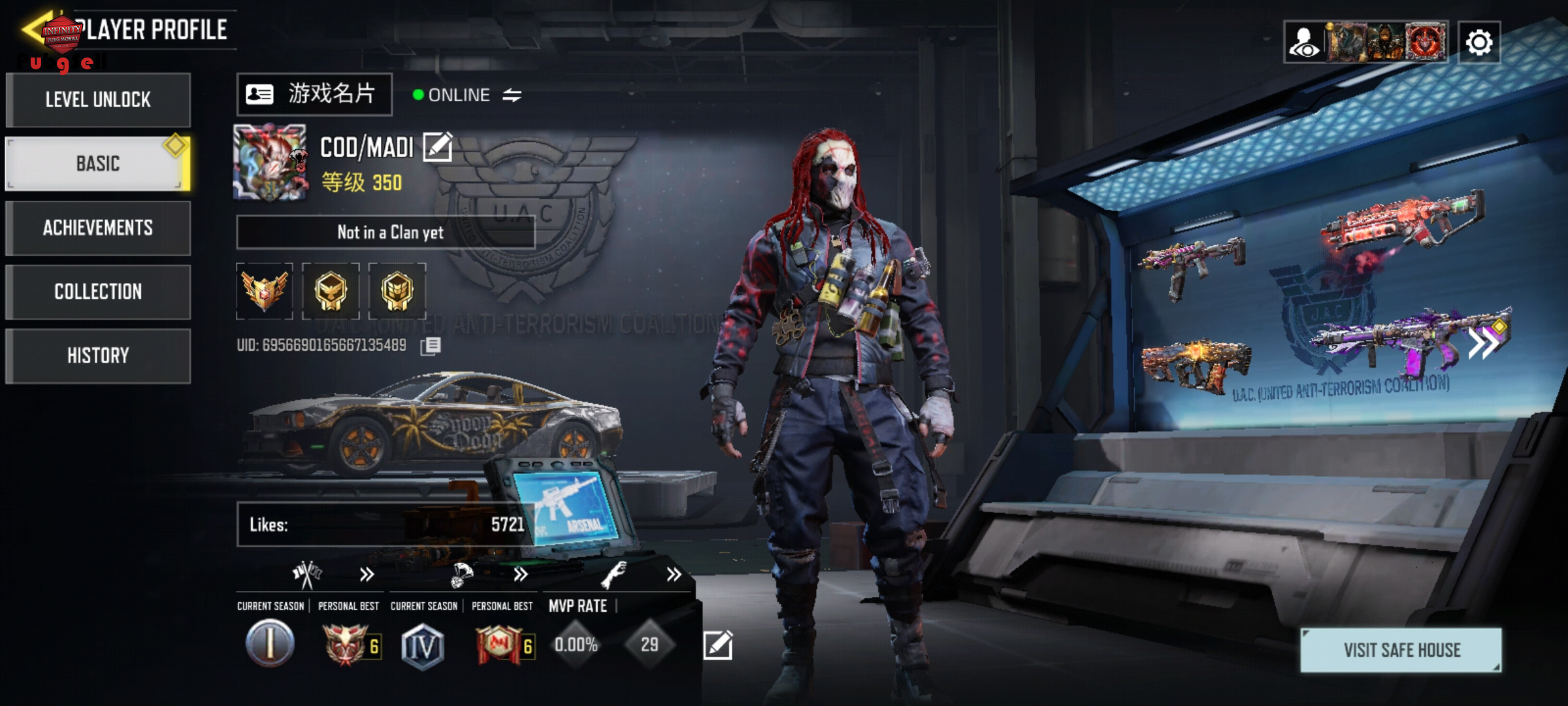Open the settings gear icon
Image resolution: width=1568 pixels, height=706 pixels.
click(x=1479, y=42)
